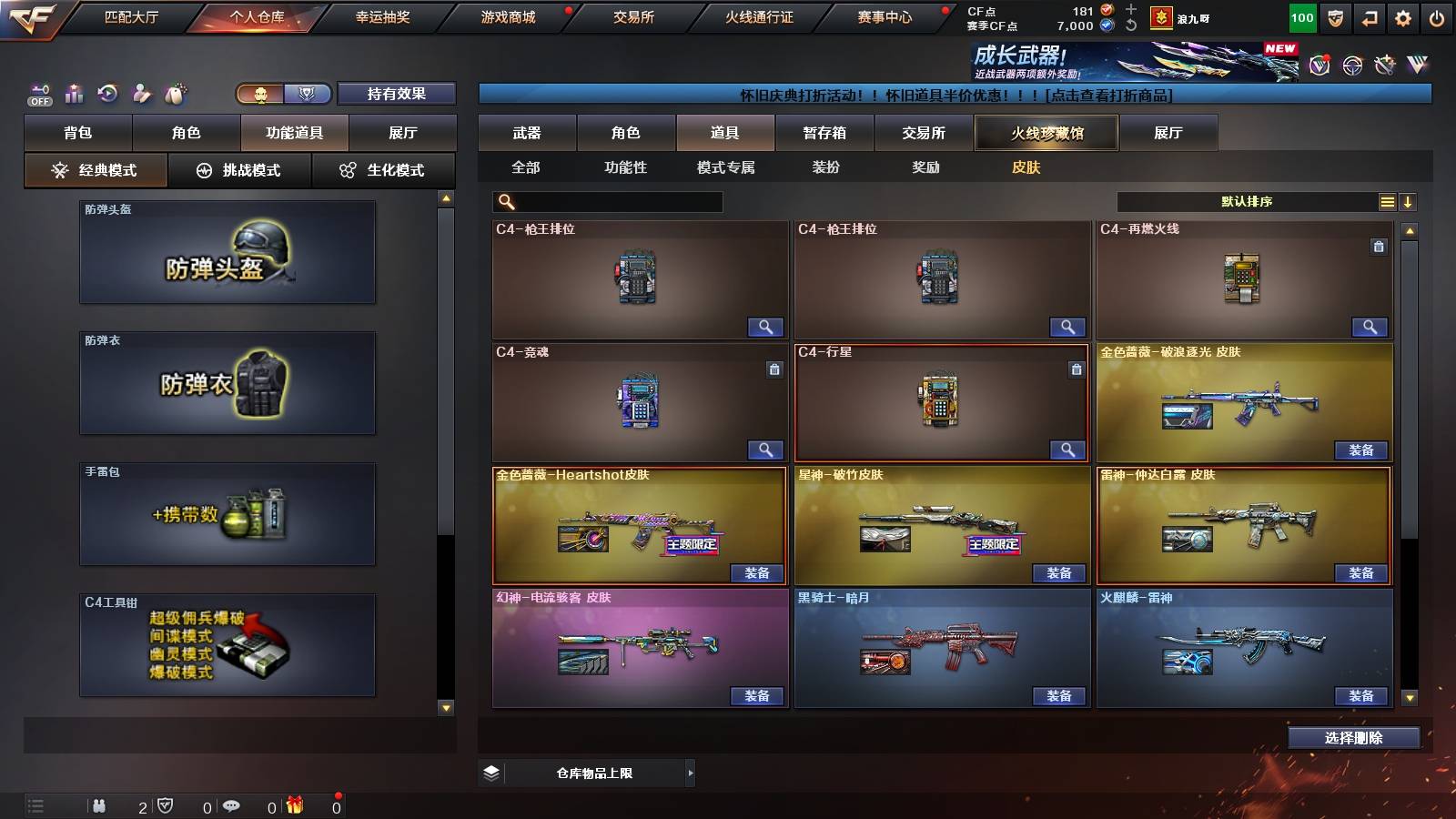Click the 持有效果 button
The width and height of the screenshot is (1456, 819).
(398, 94)
